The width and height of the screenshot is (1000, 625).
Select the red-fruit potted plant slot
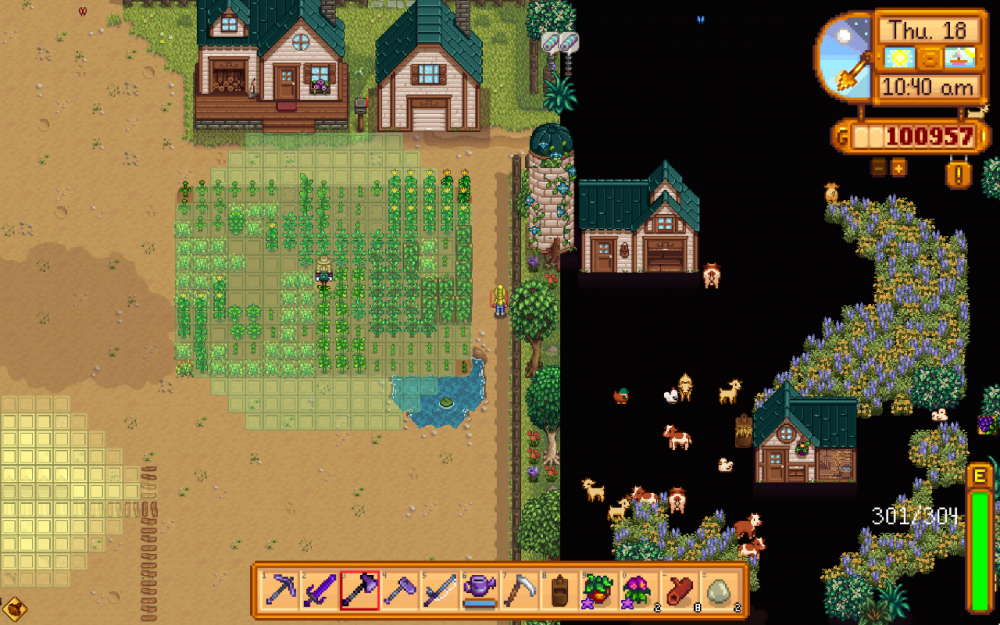(598, 591)
